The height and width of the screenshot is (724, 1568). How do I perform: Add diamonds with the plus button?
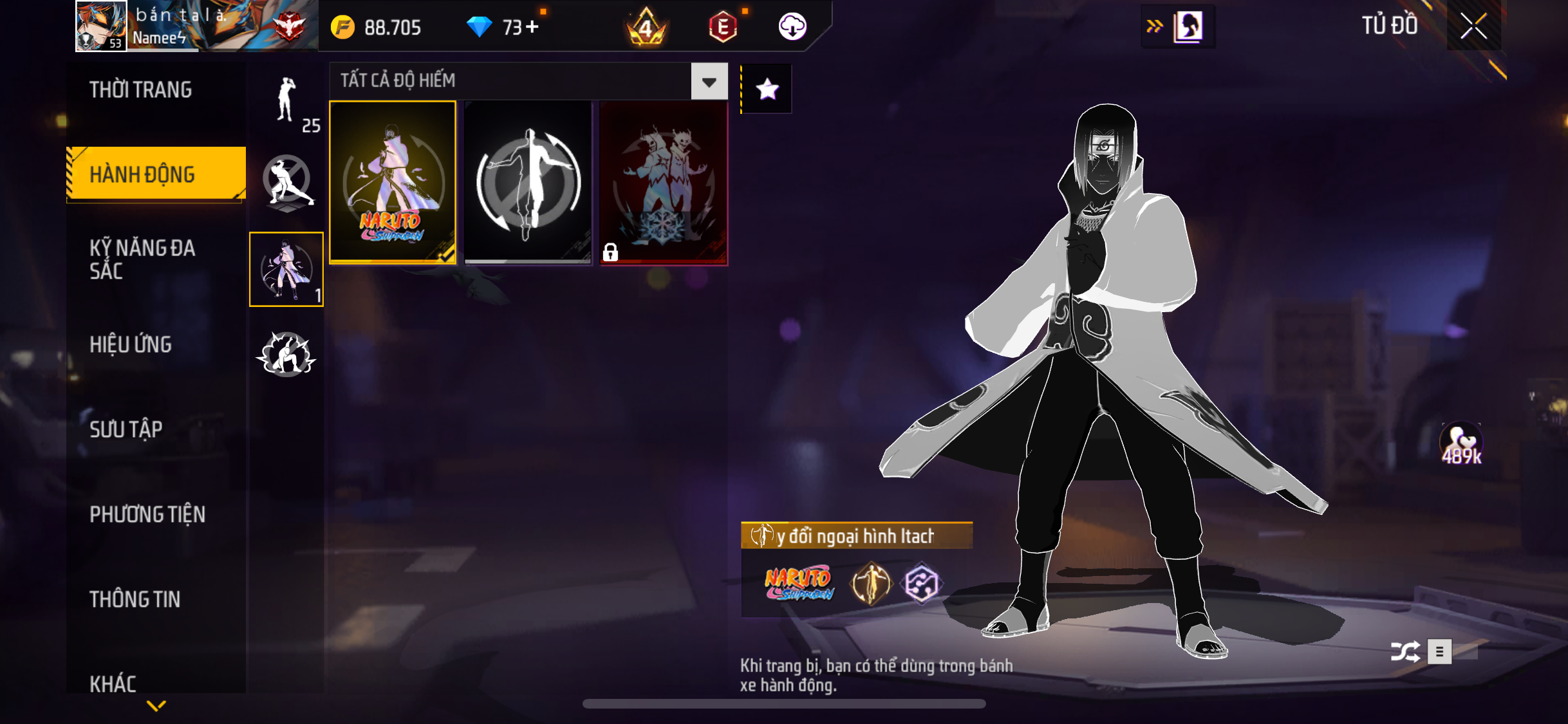[x=532, y=27]
